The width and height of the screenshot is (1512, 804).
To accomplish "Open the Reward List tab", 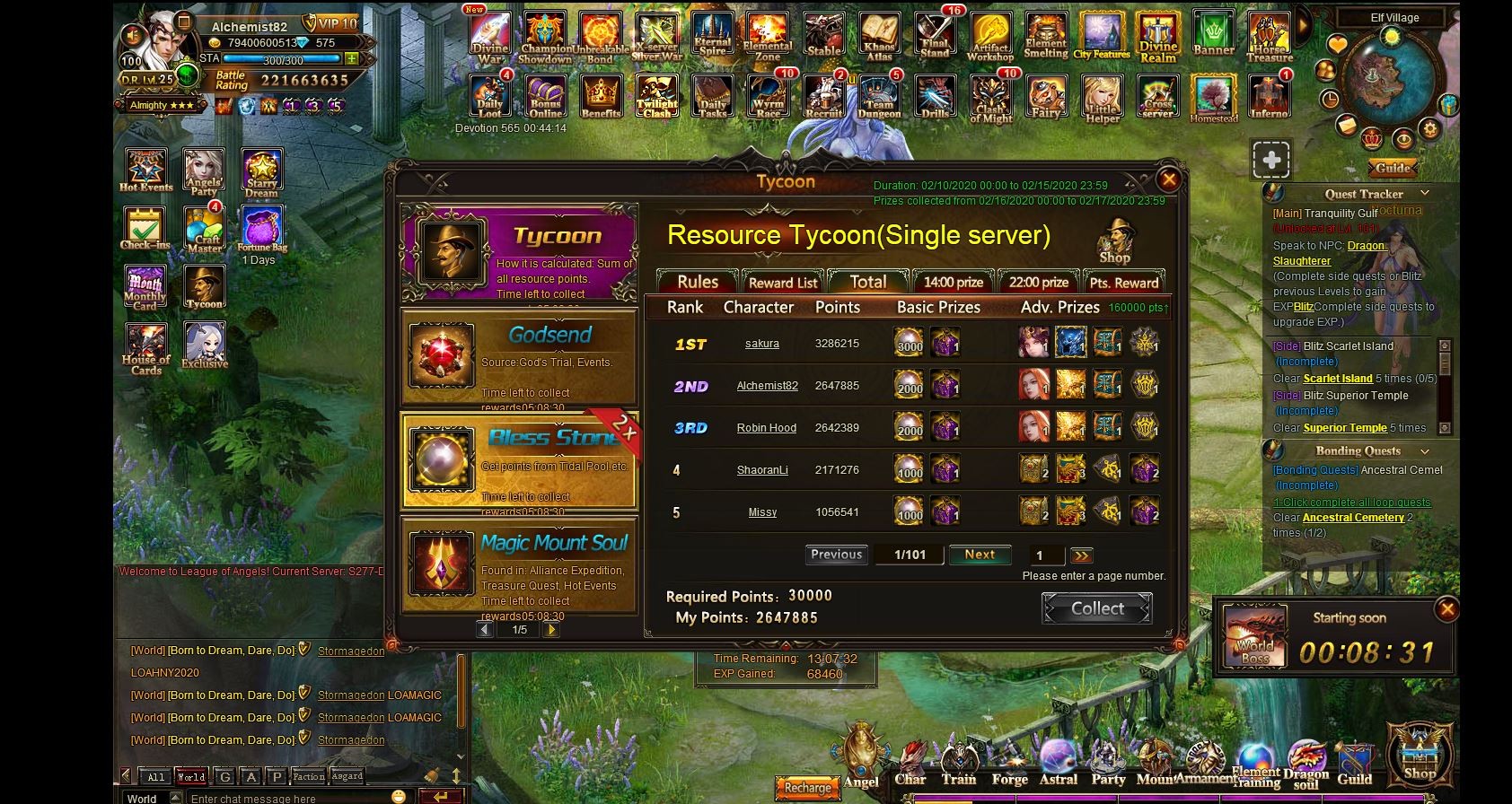I will (x=783, y=282).
